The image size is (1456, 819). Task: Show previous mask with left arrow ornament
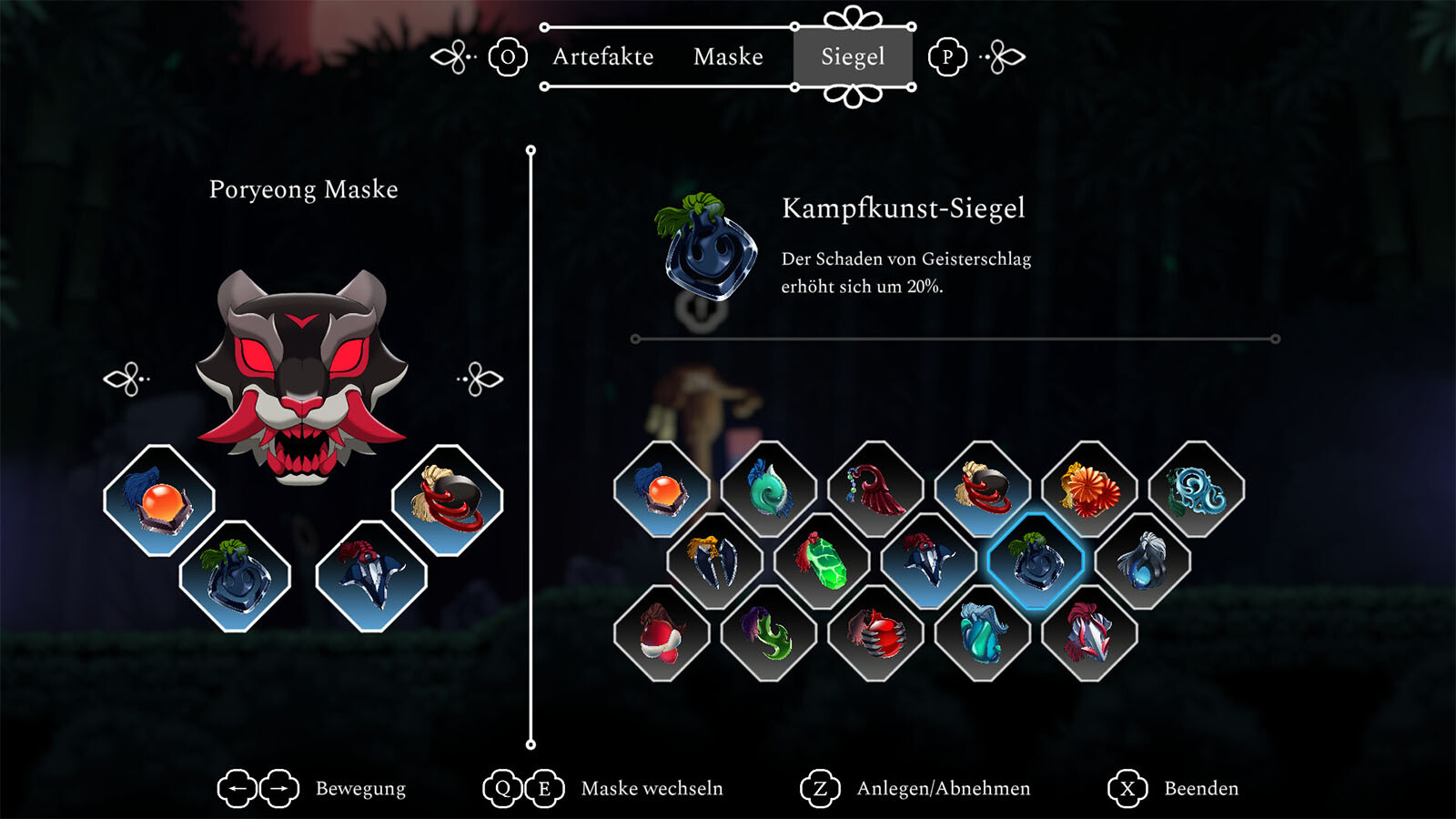(126, 379)
